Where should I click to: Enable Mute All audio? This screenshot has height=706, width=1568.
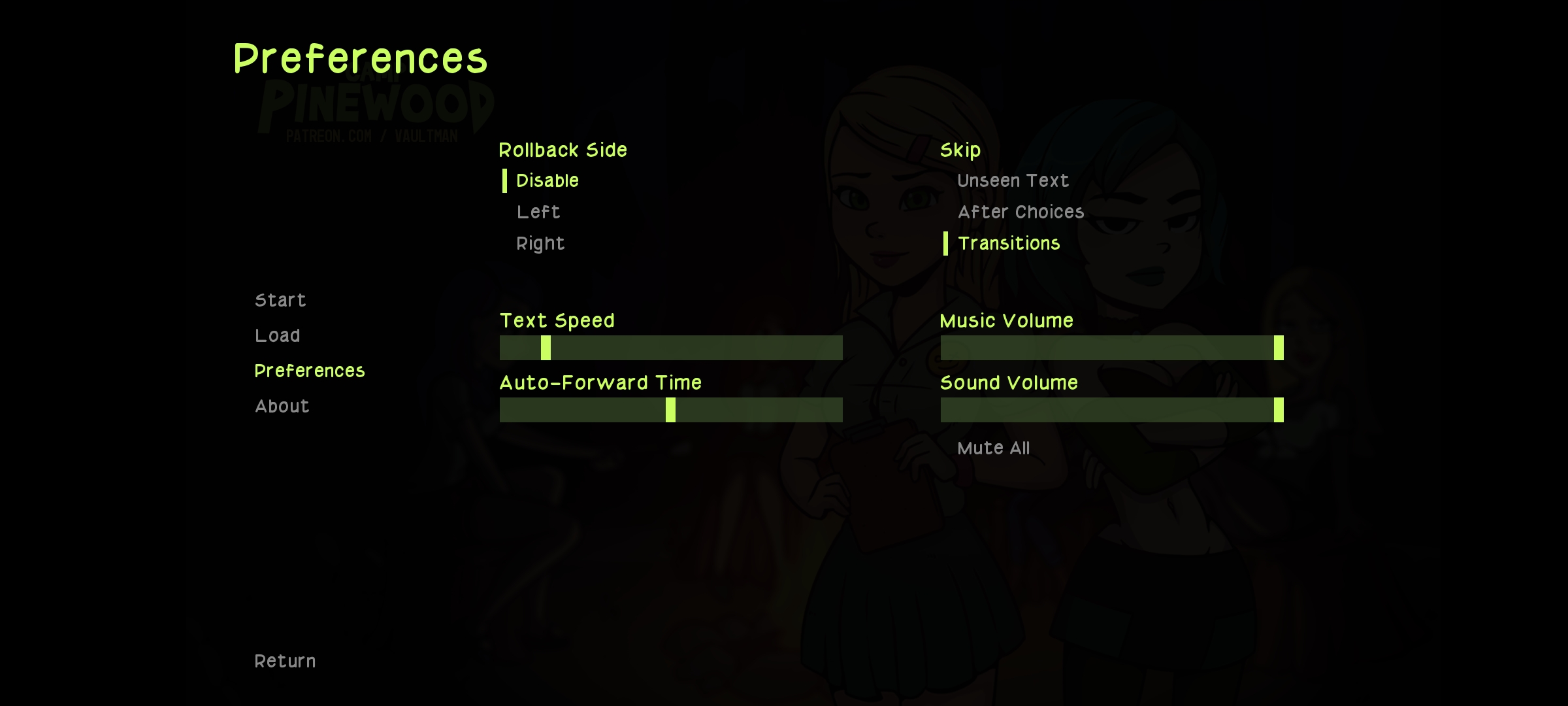993,448
